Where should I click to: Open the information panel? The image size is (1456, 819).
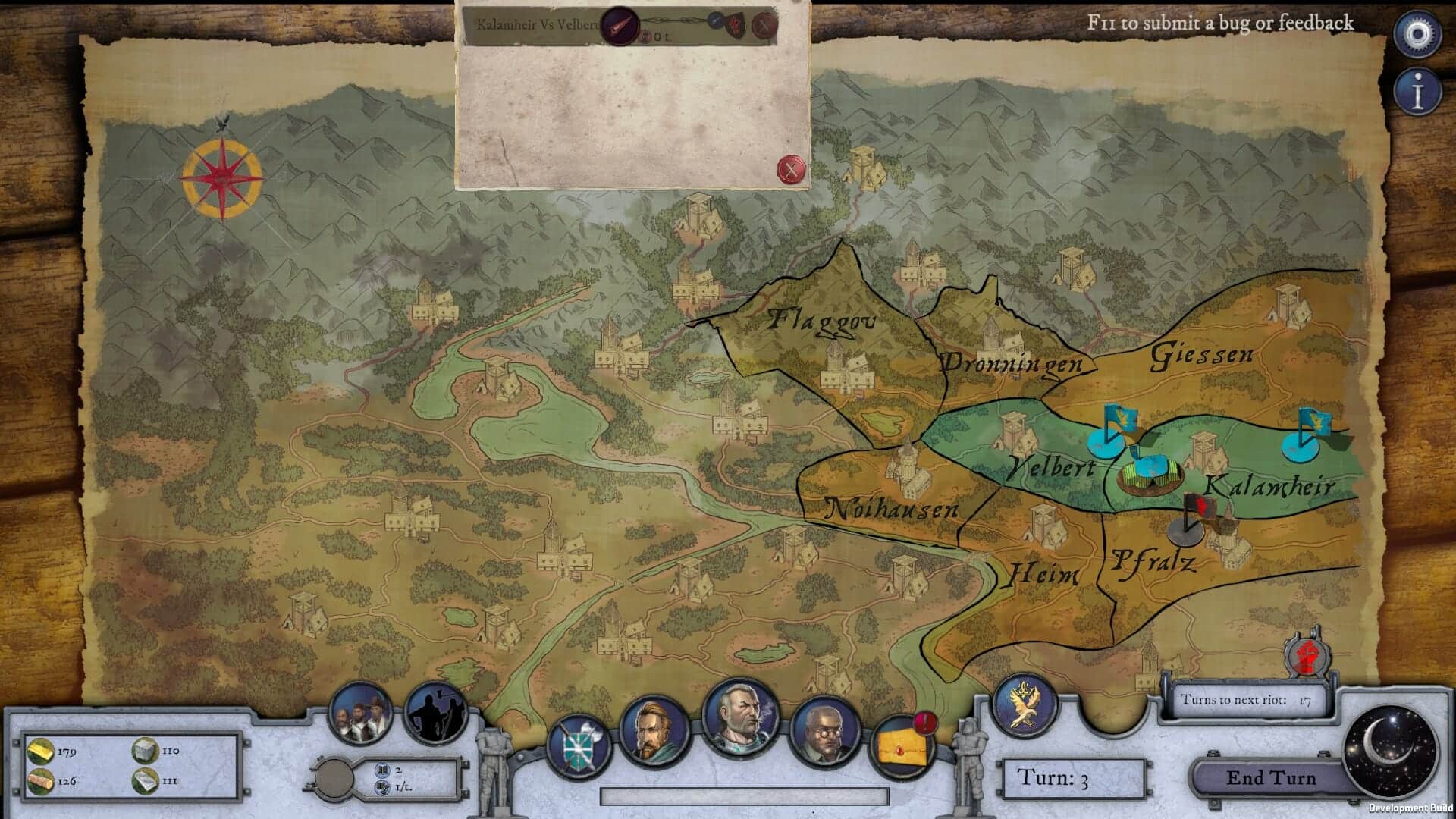click(1418, 93)
